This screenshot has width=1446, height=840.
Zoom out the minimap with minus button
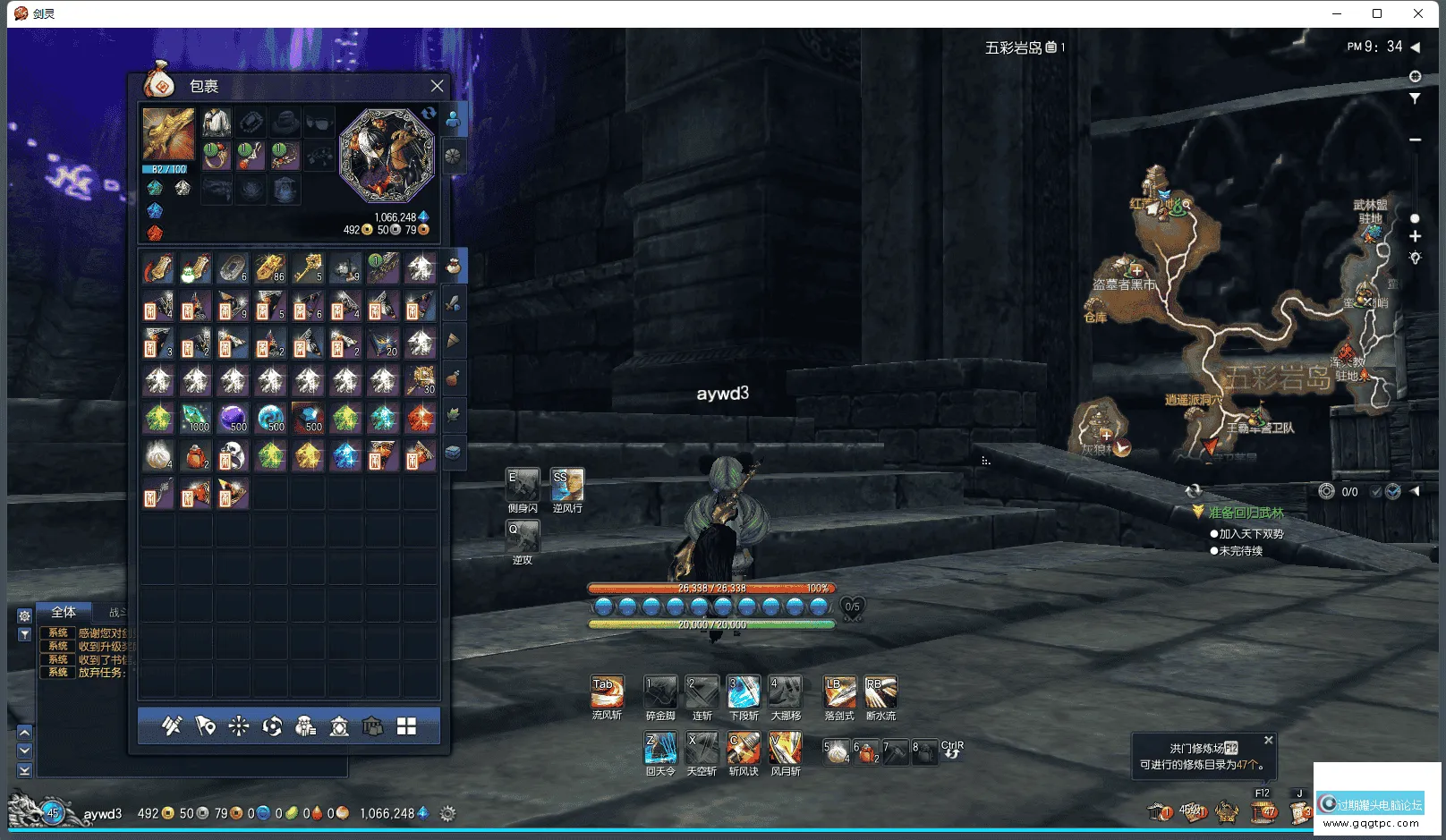pos(1415,140)
